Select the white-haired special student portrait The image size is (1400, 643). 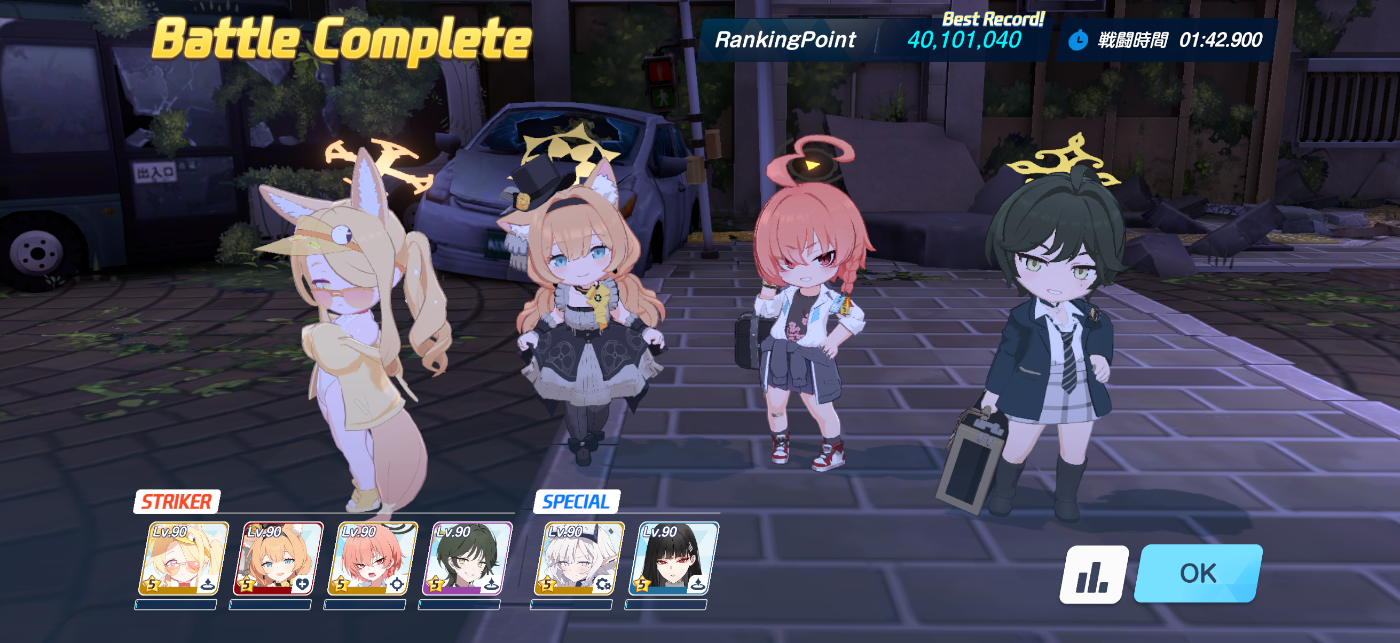pos(579,558)
